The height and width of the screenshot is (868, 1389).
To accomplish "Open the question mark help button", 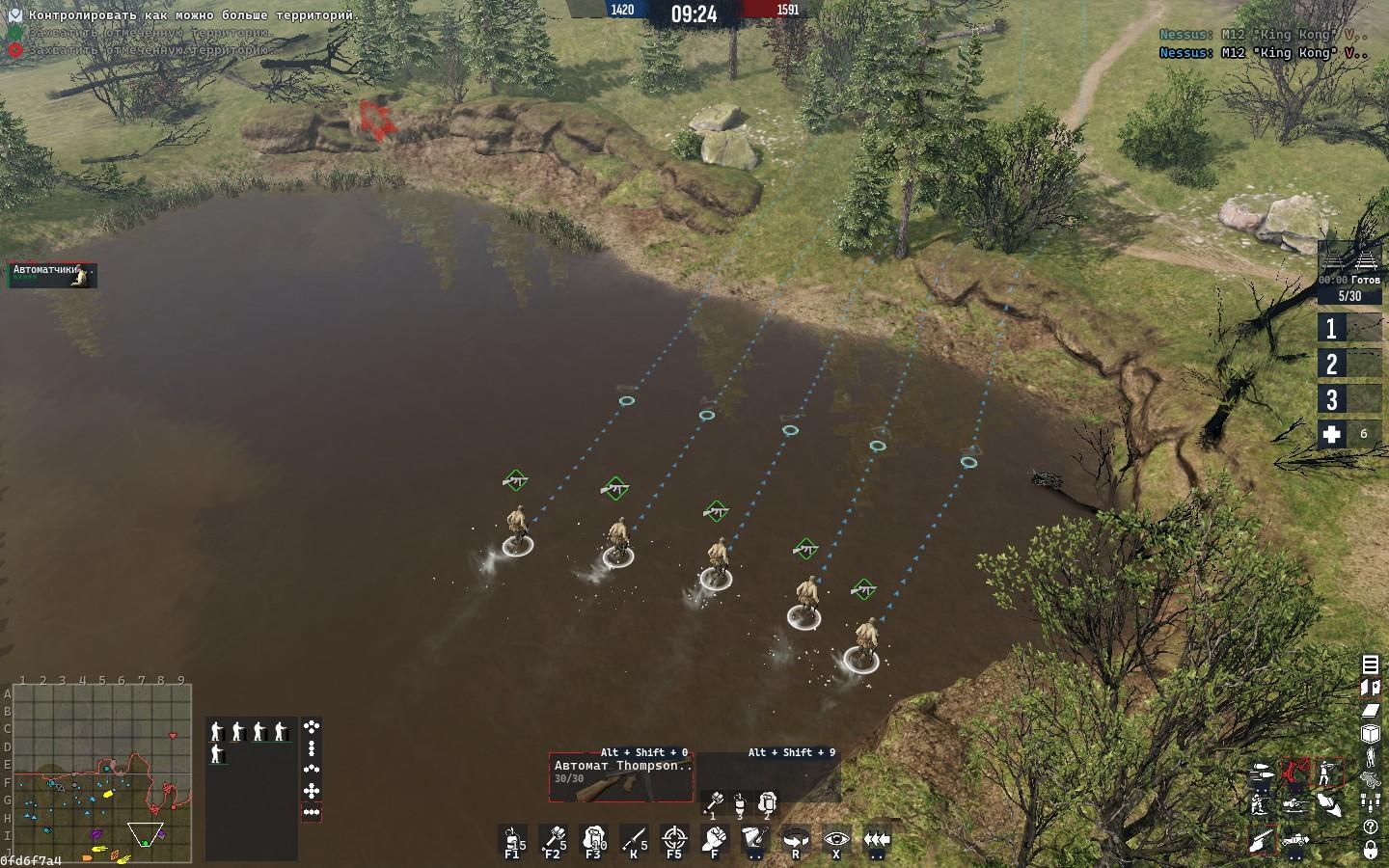I will pos(1370,827).
